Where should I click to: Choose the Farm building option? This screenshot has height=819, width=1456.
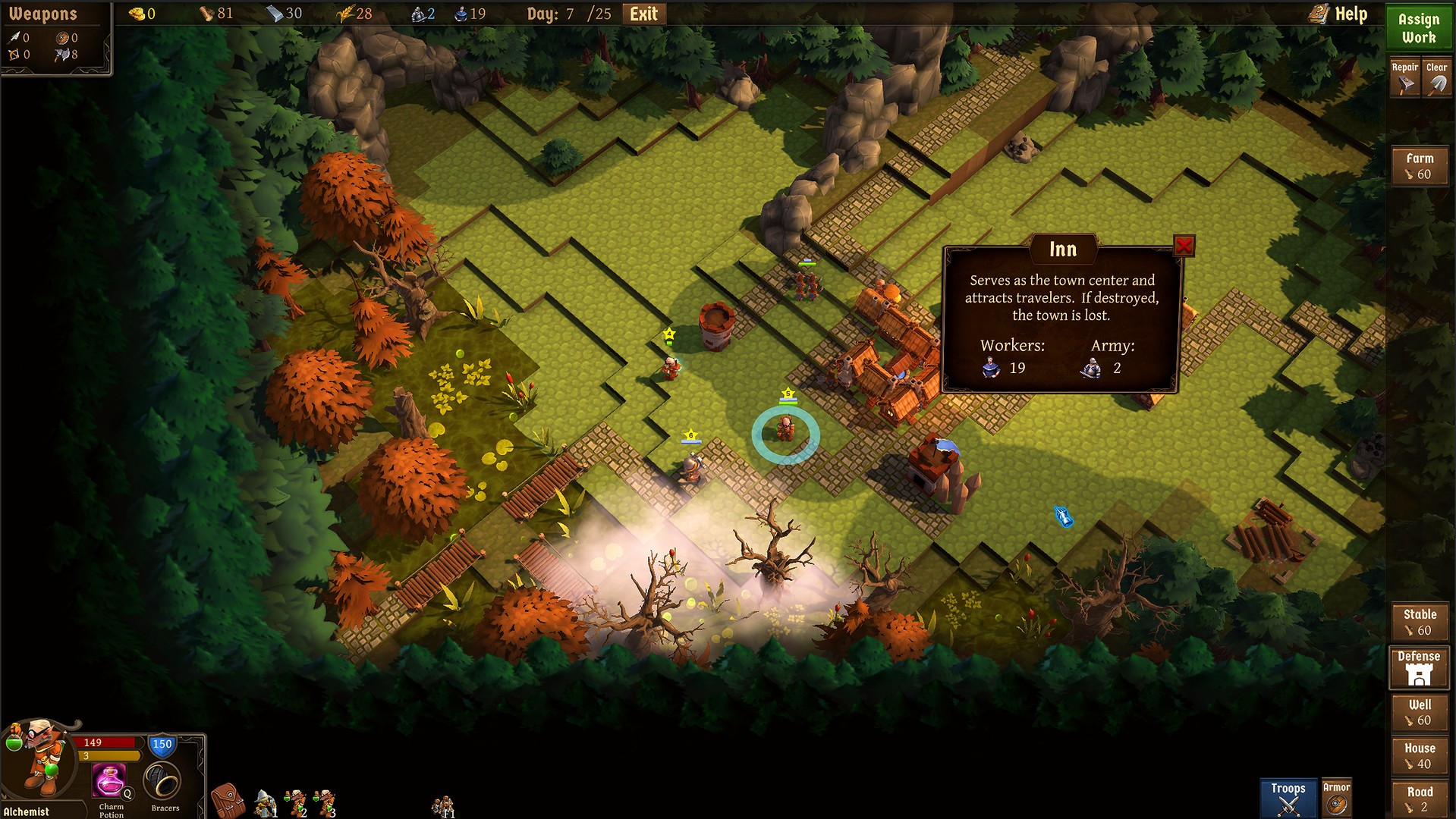point(1419,166)
